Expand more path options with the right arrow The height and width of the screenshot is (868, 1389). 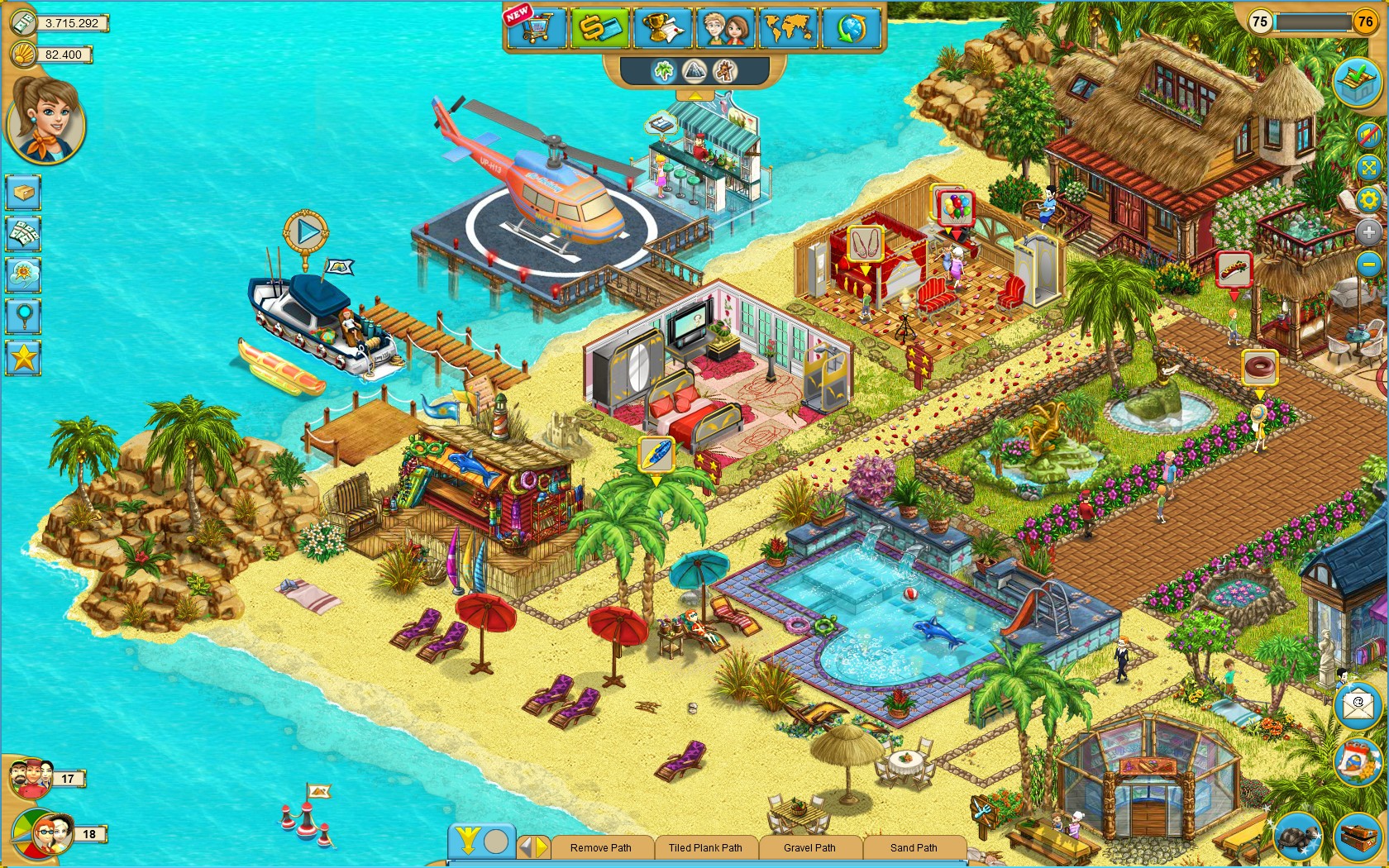click(542, 847)
